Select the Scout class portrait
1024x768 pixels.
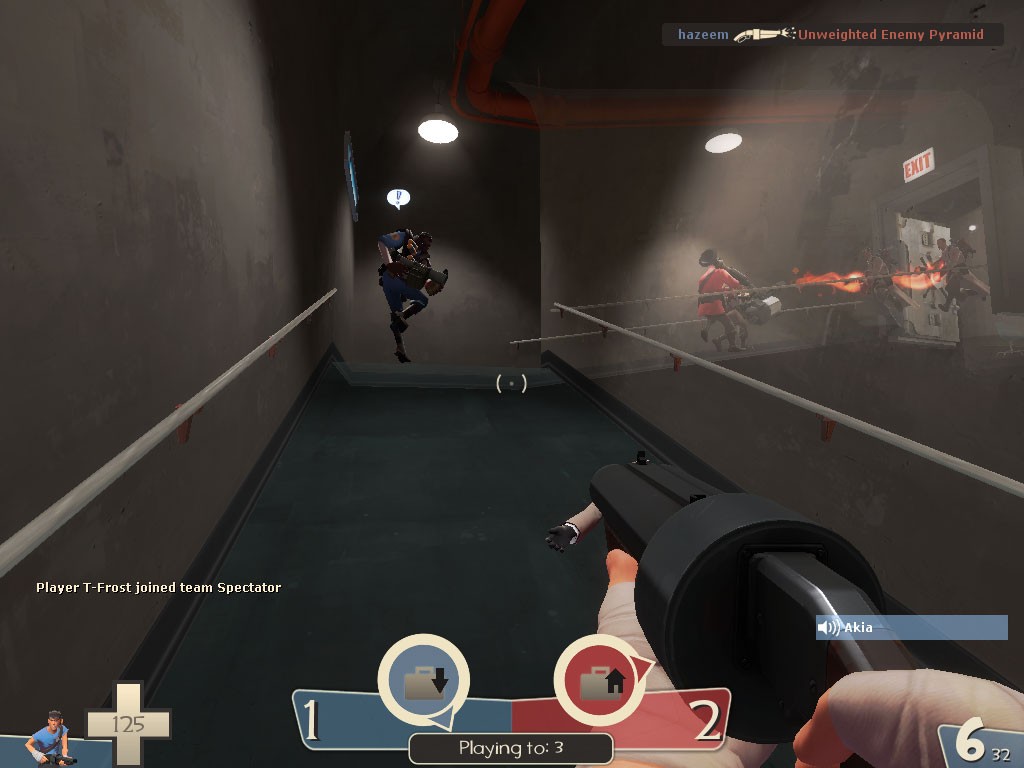tap(48, 738)
